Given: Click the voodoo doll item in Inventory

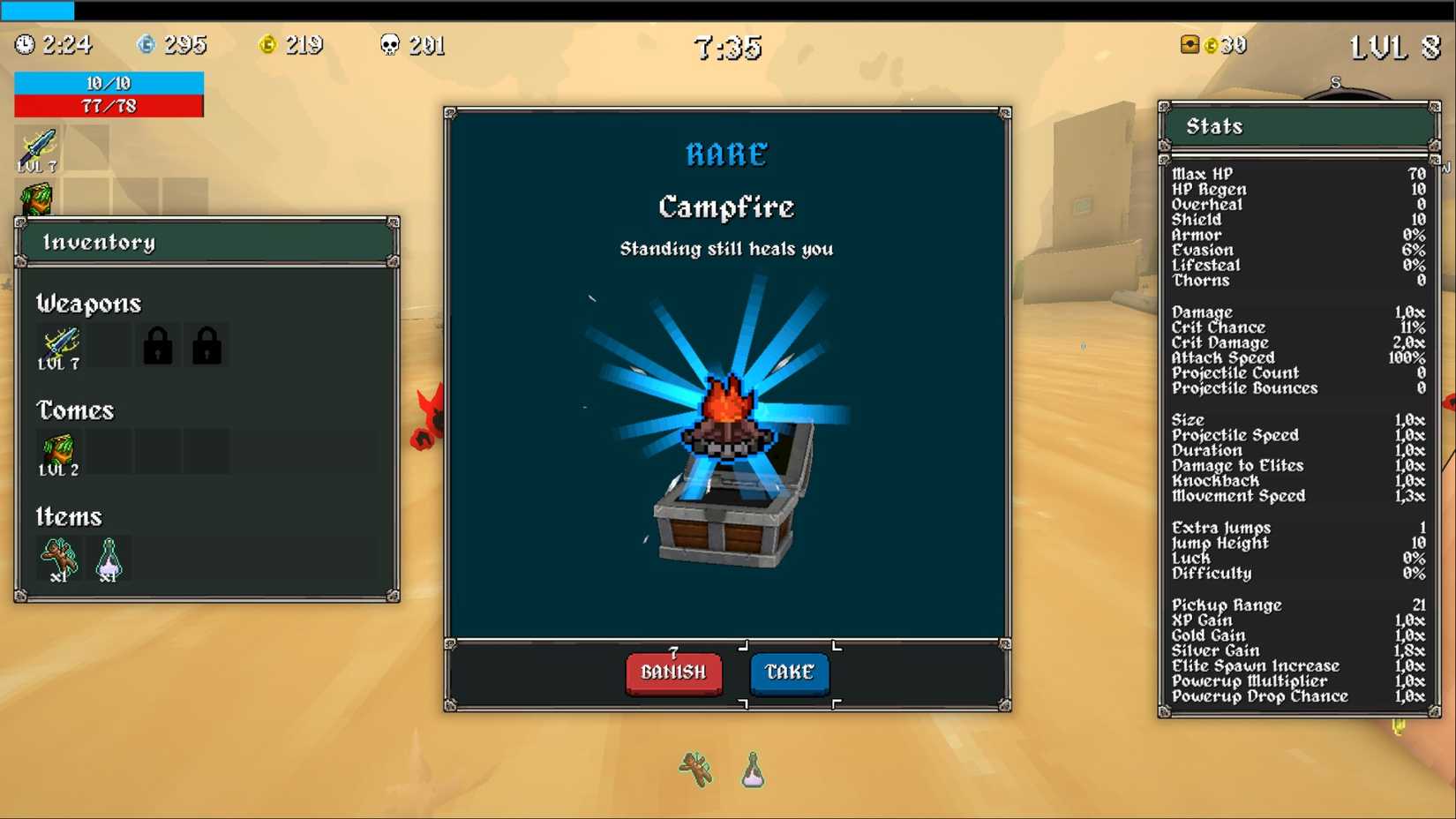Looking at the screenshot, I should (57, 556).
